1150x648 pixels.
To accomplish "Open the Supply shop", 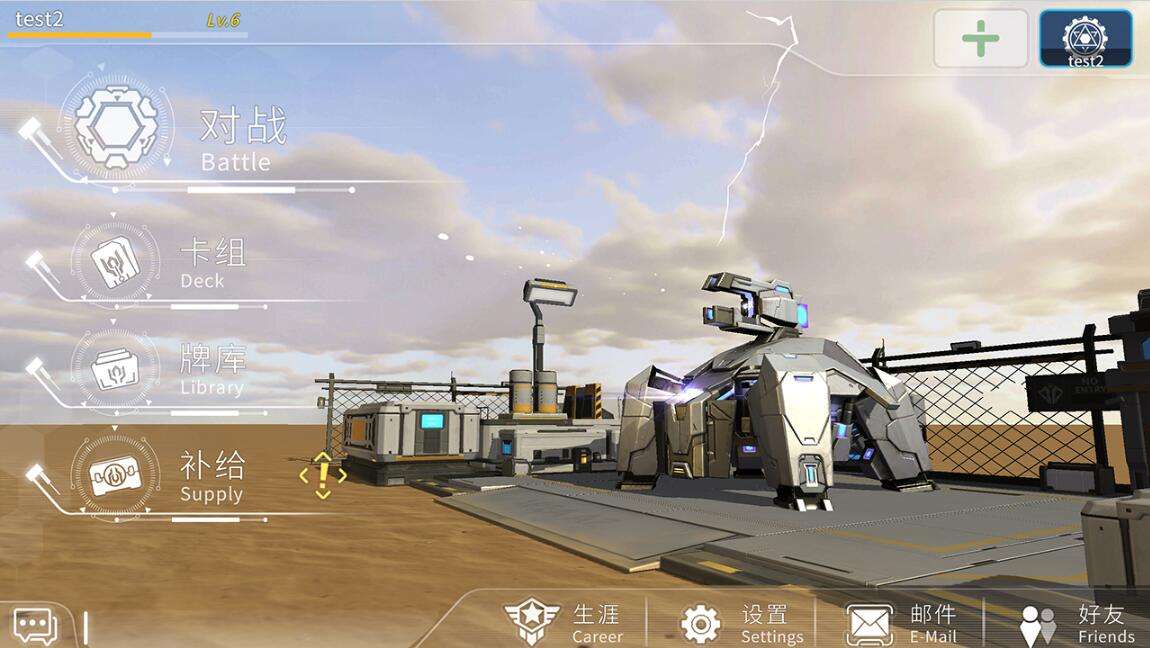I will click(x=115, y=476).
